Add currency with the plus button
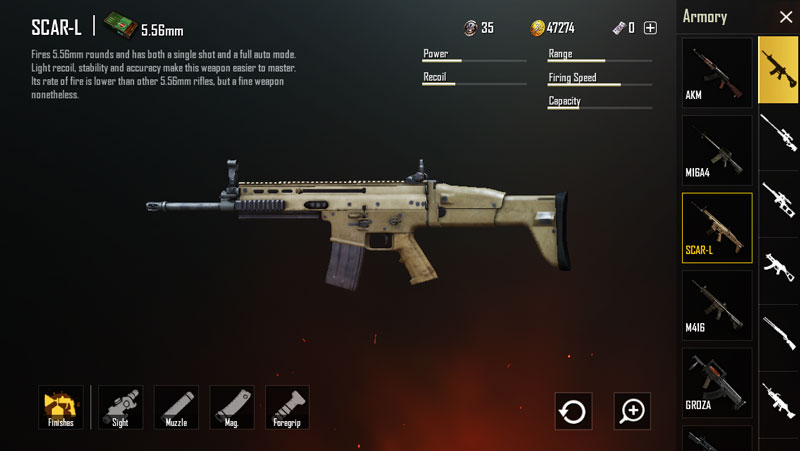 (650, 28)
